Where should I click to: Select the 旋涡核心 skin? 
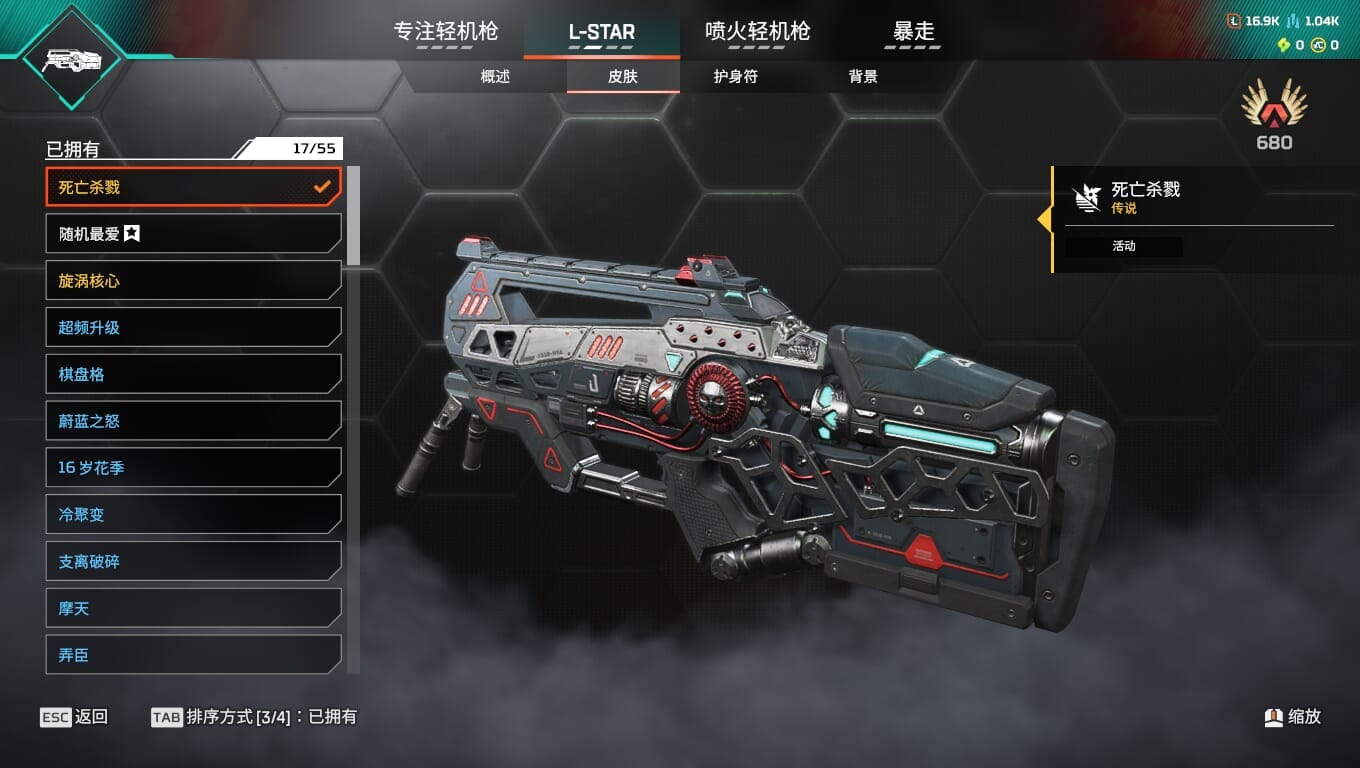pyautogui.click(x=193, y=281)
